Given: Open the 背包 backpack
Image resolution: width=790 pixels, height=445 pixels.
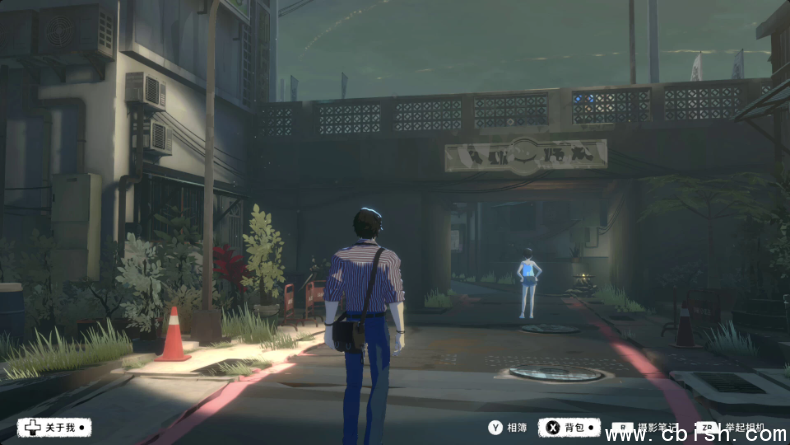Looking at the screenshot, I should (568, 428).
